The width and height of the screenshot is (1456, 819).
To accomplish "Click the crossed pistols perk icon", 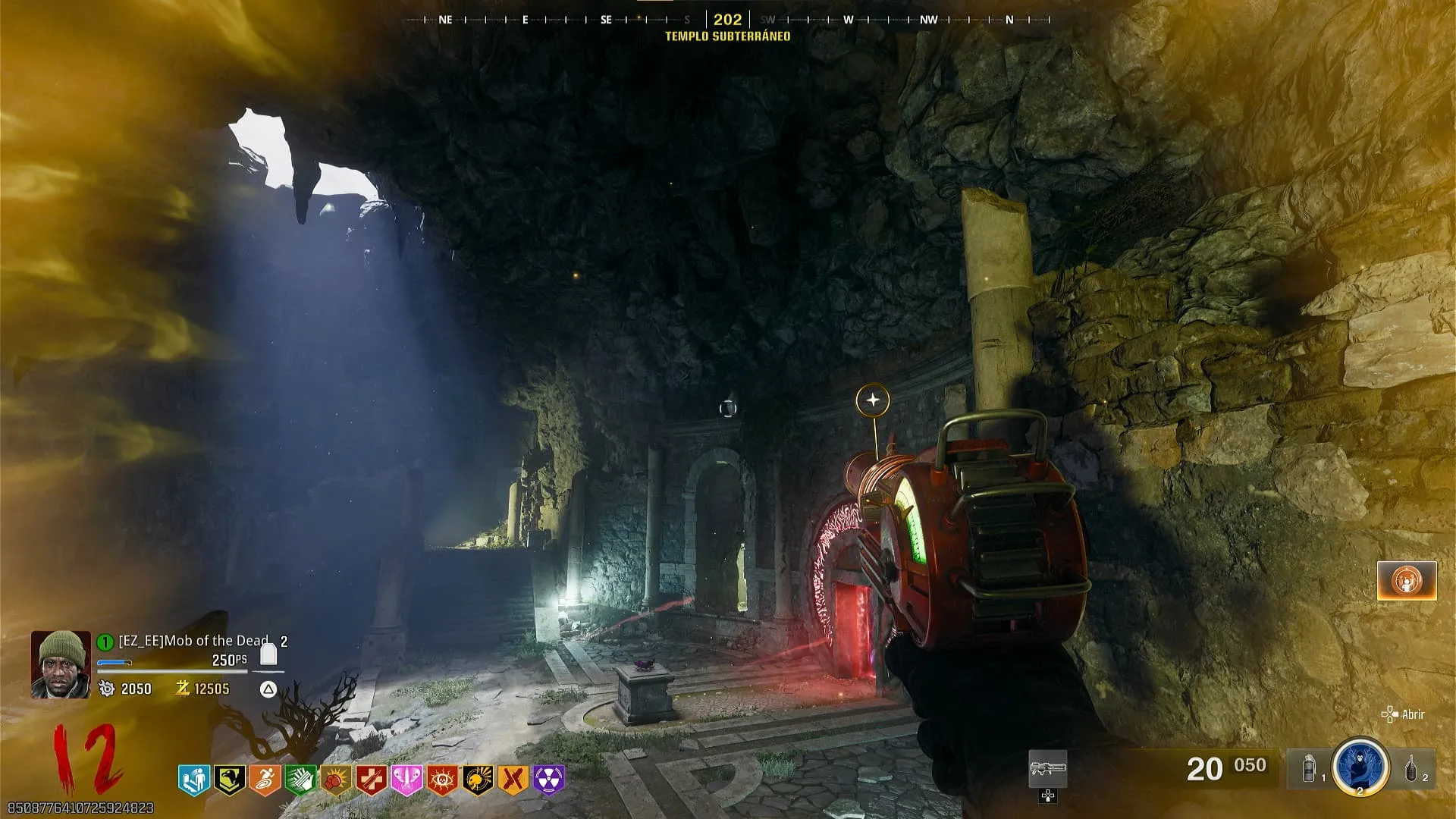I will 513,780.
